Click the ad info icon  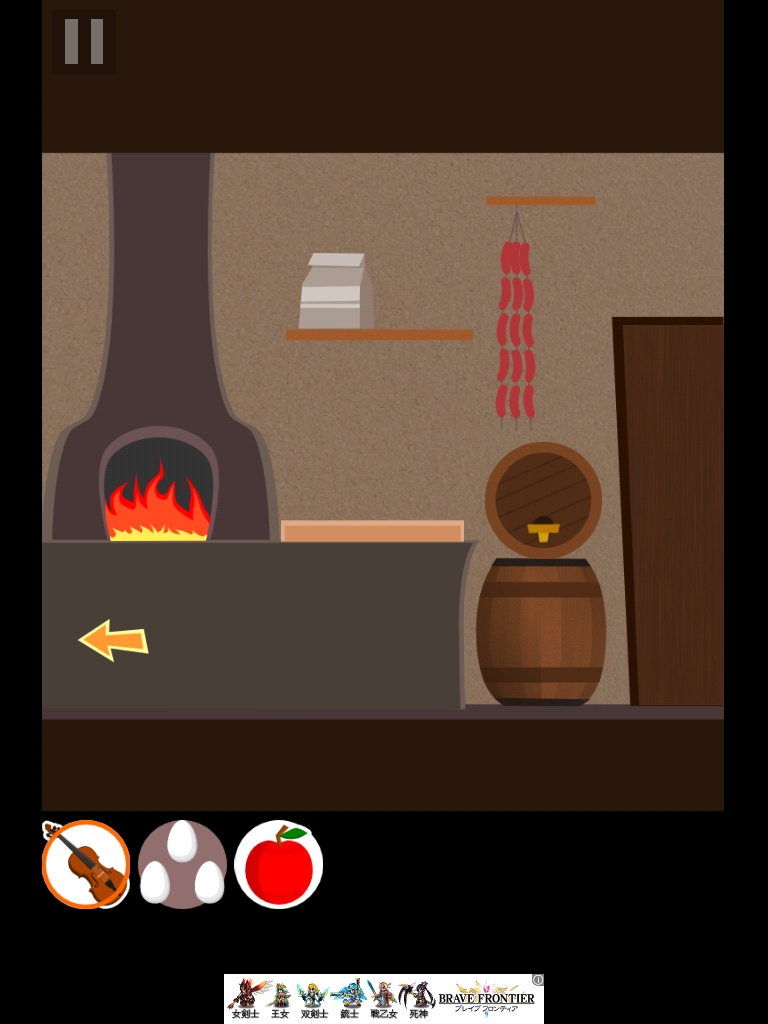pos(538,980)
